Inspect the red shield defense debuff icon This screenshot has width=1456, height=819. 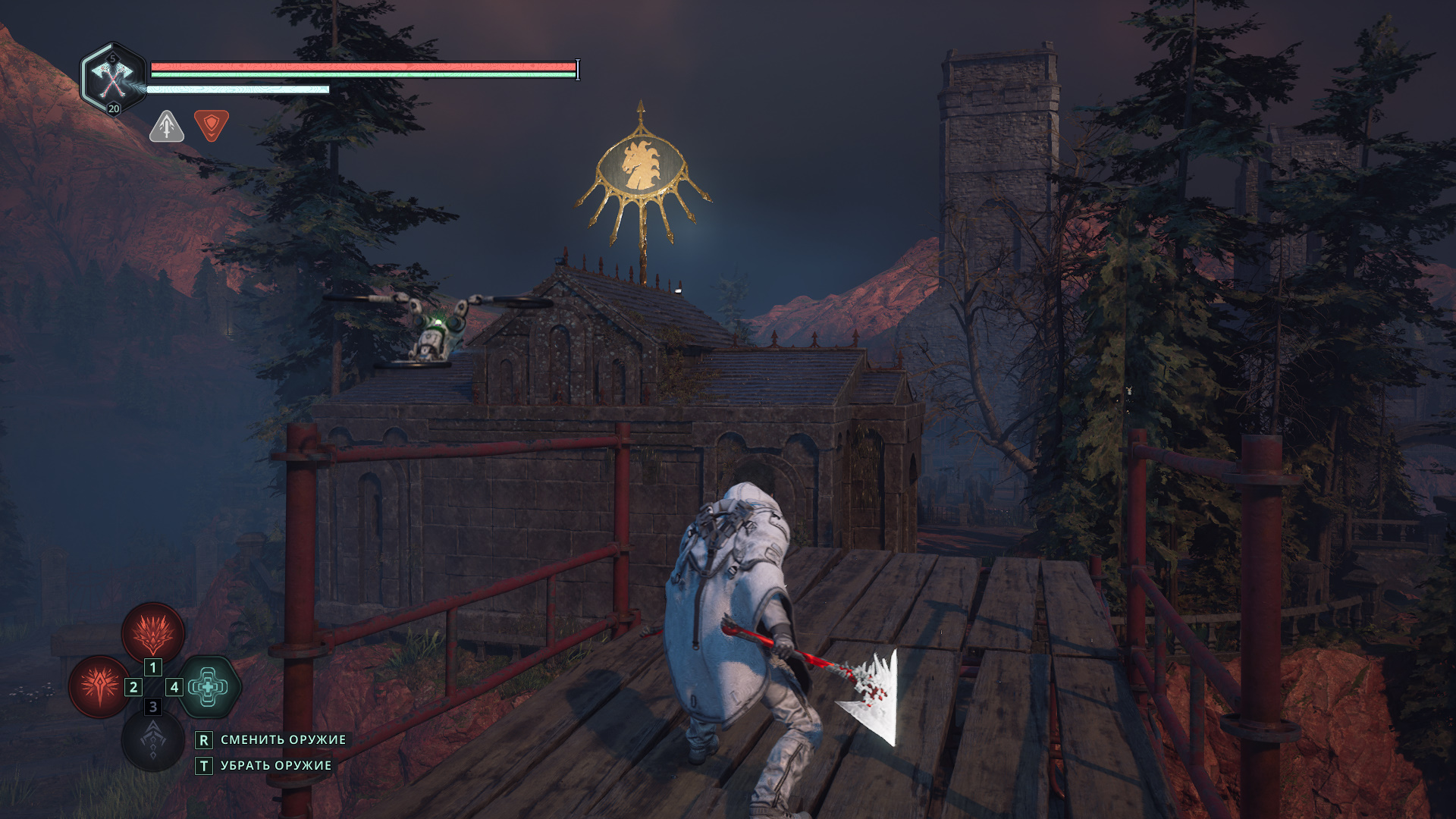click(x=212, y=125)
